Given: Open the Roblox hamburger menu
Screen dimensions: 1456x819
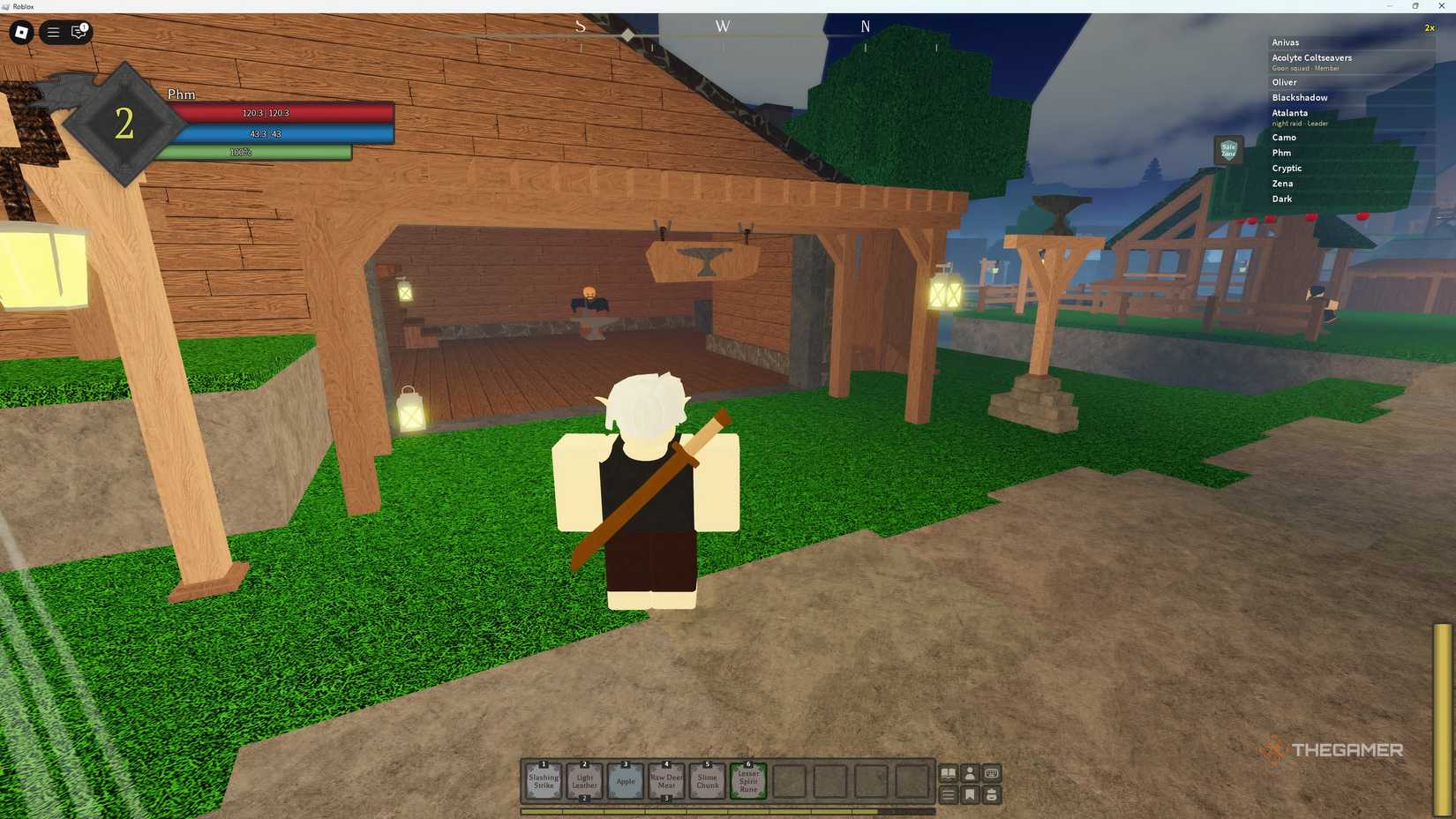Looking at the screenshot, I should [x=53, y=33].
